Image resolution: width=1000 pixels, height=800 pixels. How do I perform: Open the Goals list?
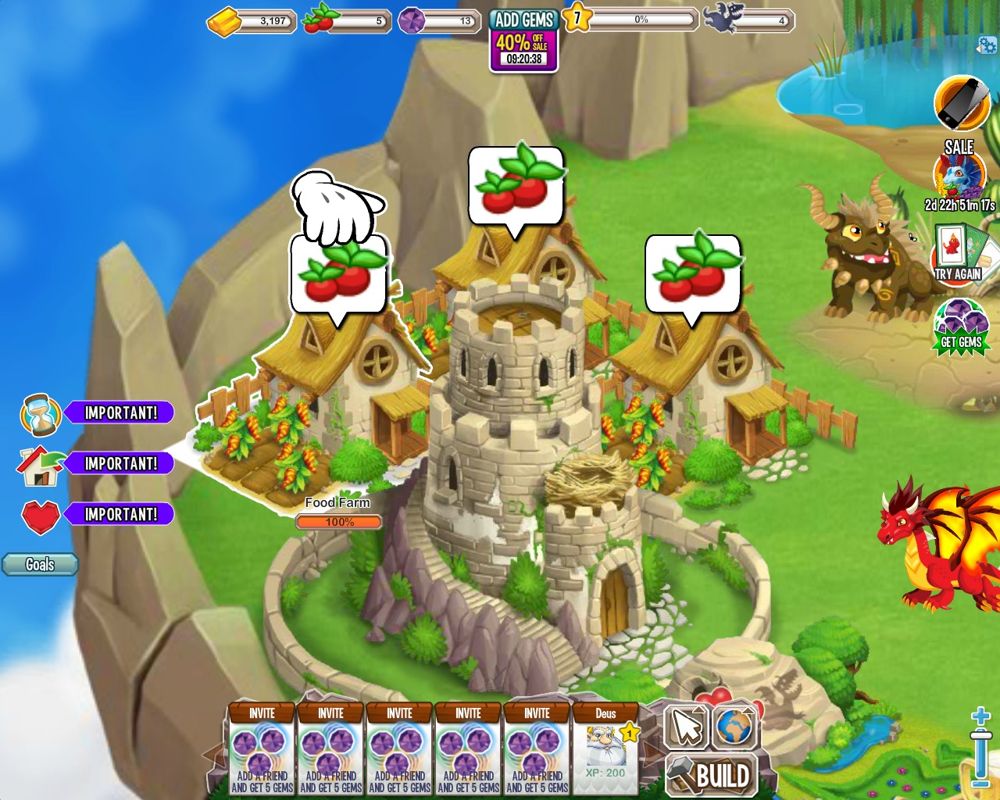(x=40, y=564)
